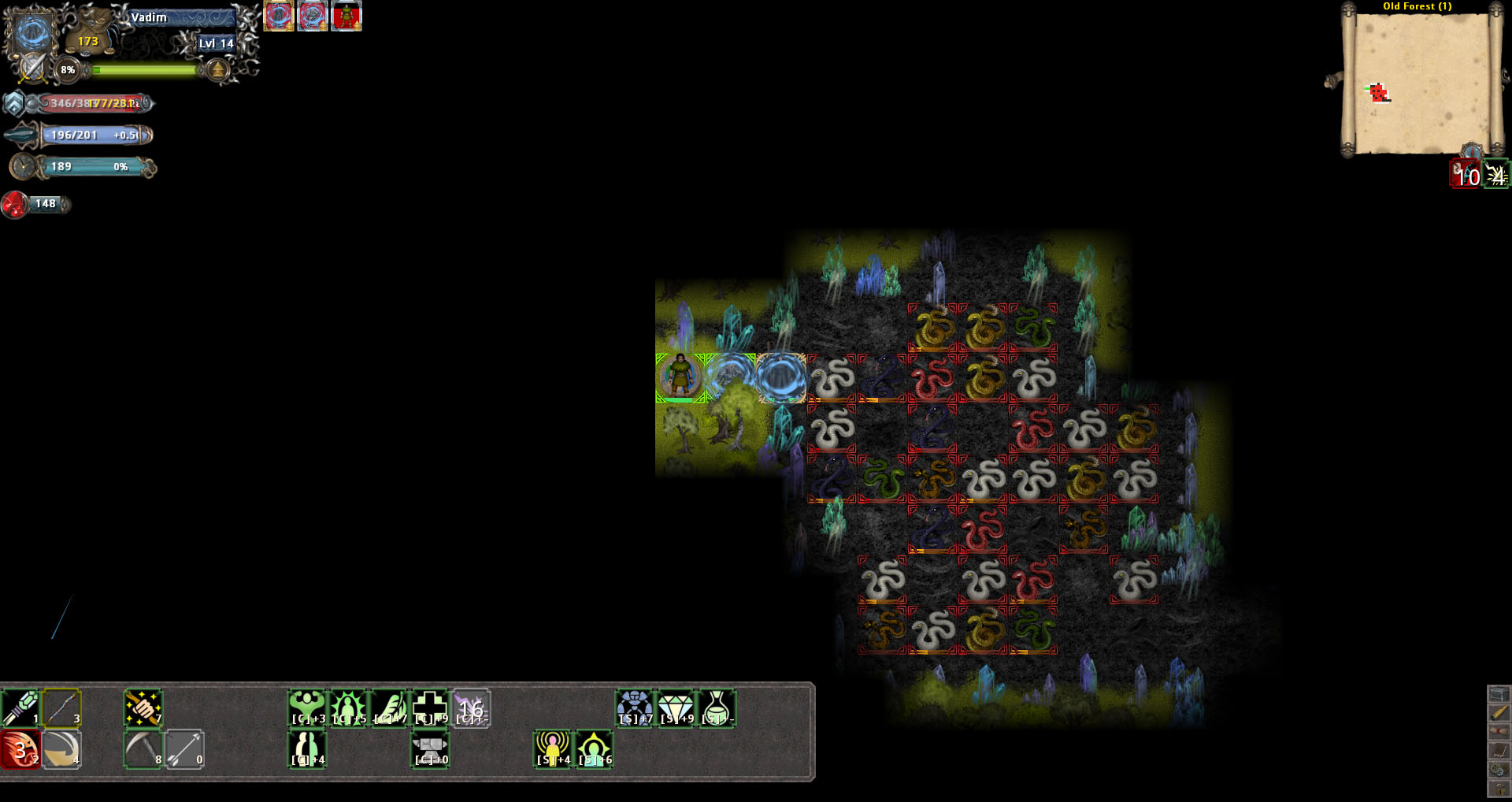Image resolution: width=1512 pixels, height=802 pixels.
Task: Use the diamond gem talent icon
Action: pos(676,707)
